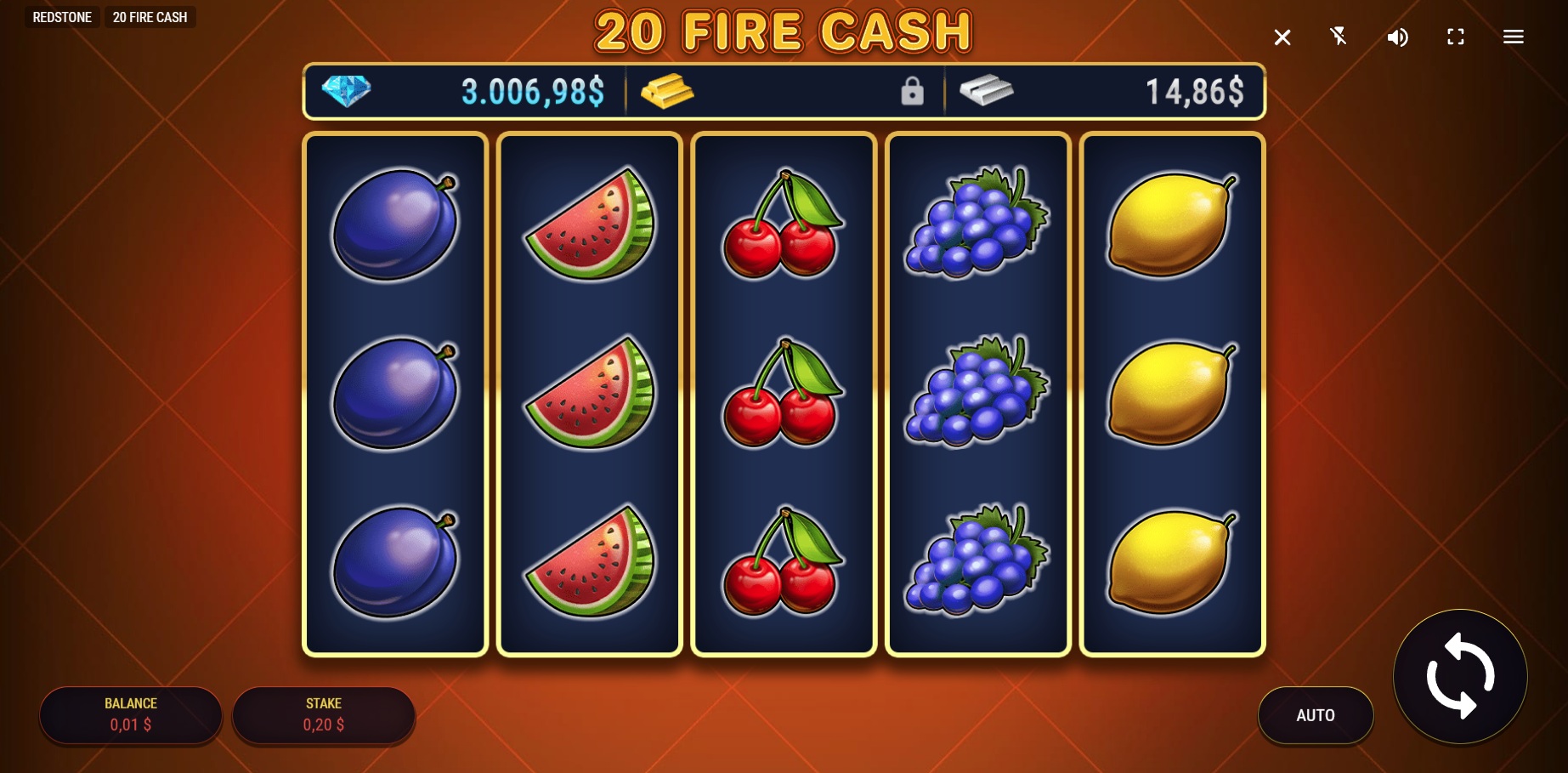This screenshot has height=773, width=1568.
Task: Select the 20 FIRE CASH label
Action: click(150, 16)
